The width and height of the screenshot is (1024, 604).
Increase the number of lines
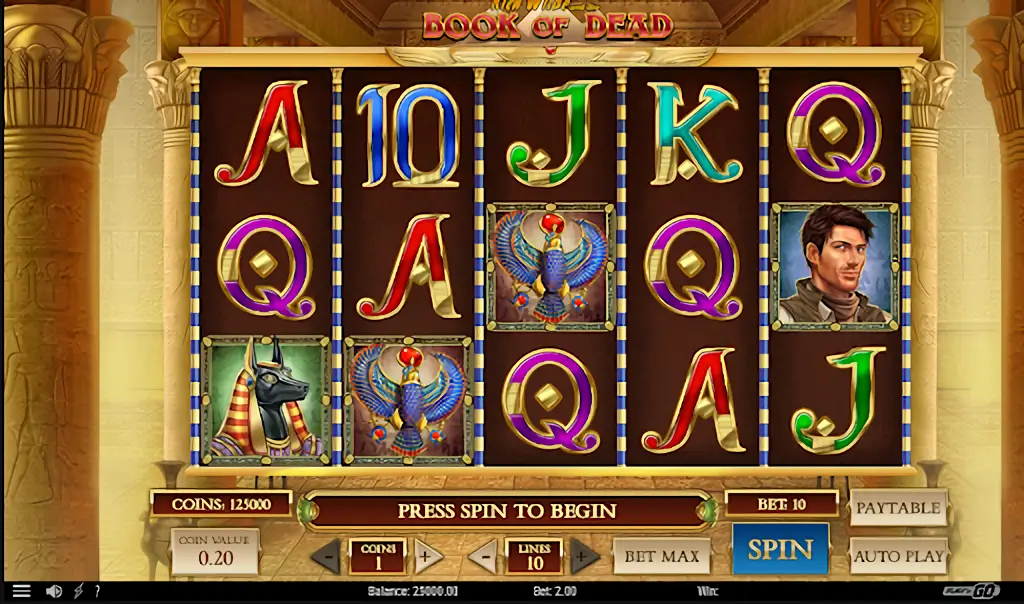tap(585, 556)
